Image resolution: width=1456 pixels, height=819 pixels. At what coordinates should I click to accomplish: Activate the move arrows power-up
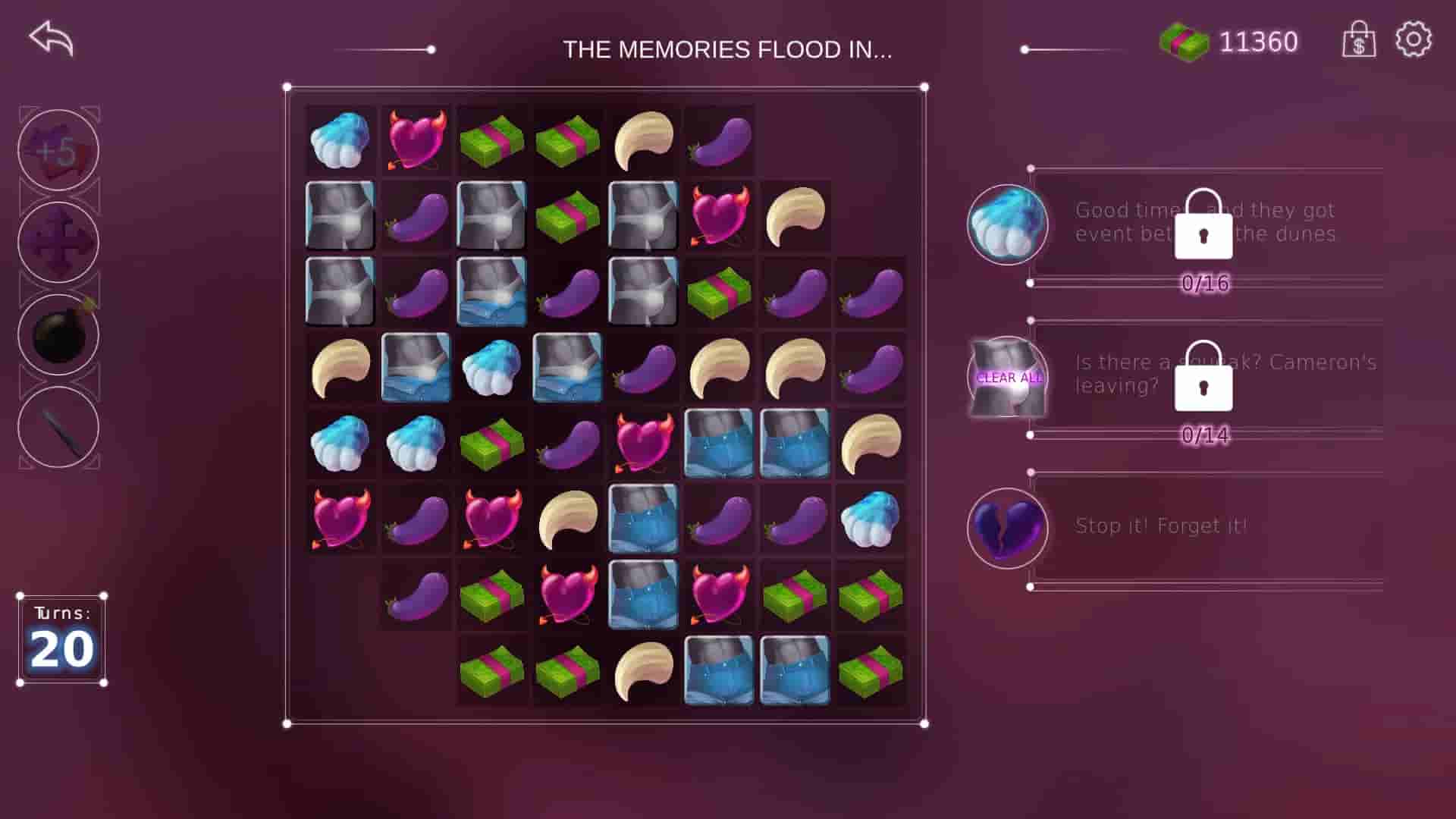(58, 243)
